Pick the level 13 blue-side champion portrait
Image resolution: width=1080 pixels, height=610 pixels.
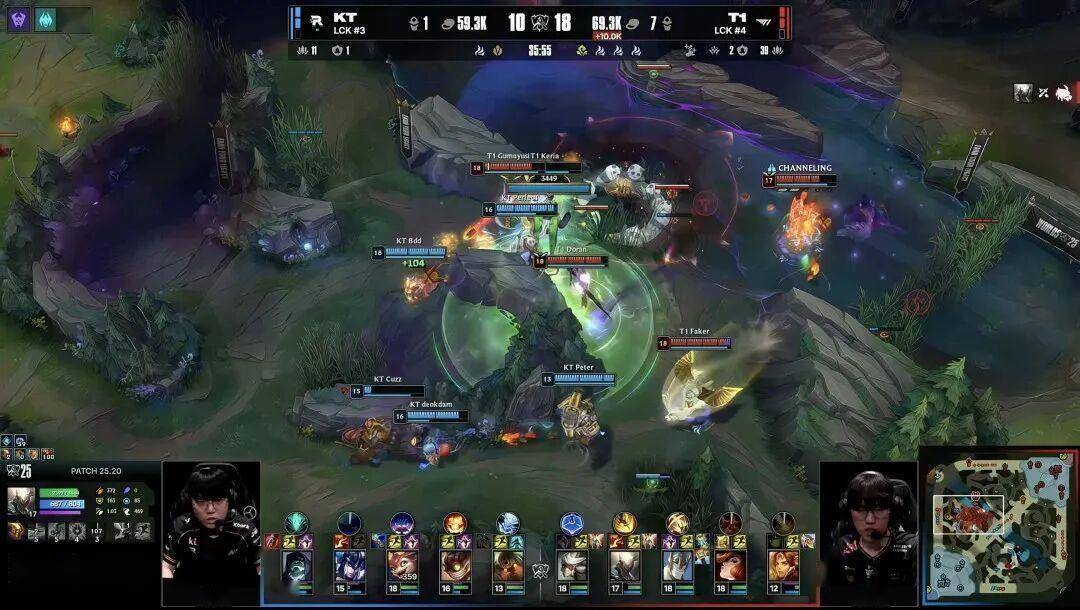pos(508,566)
